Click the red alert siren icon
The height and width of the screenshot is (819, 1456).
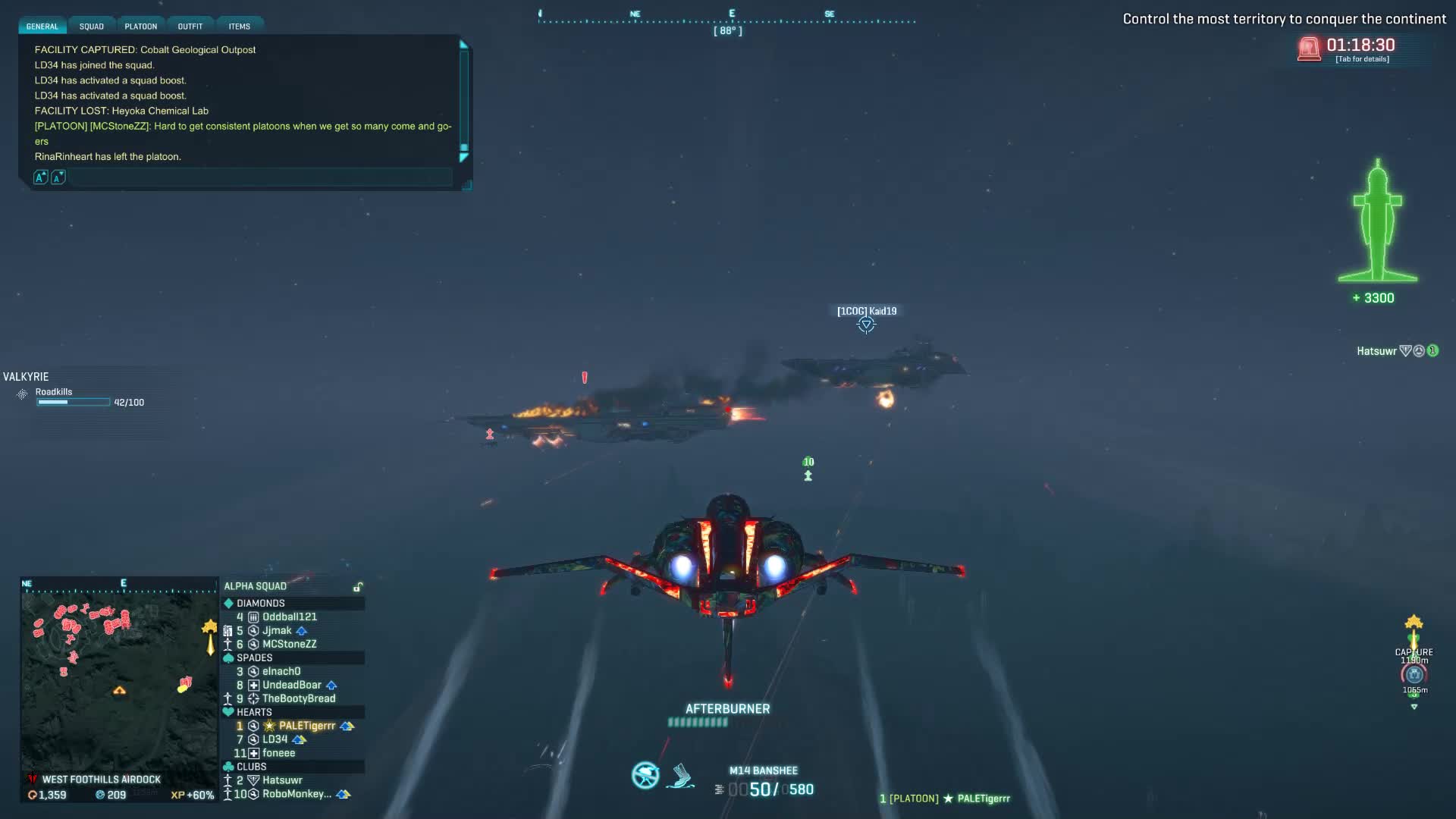1309,49
